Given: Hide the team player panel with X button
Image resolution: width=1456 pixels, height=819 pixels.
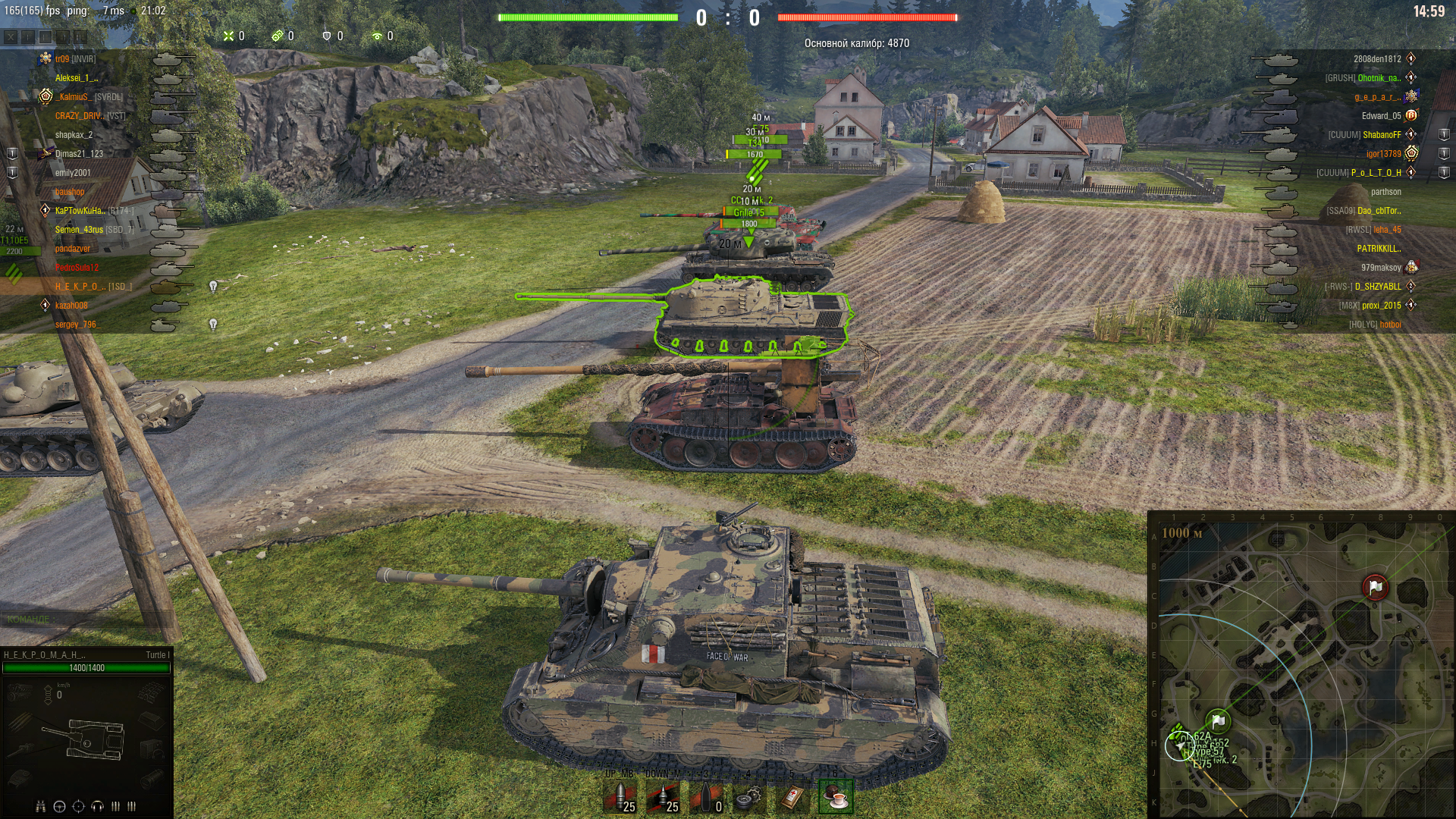Looking at the screenshot, I should pyautogui.click(x=11, y=36).
